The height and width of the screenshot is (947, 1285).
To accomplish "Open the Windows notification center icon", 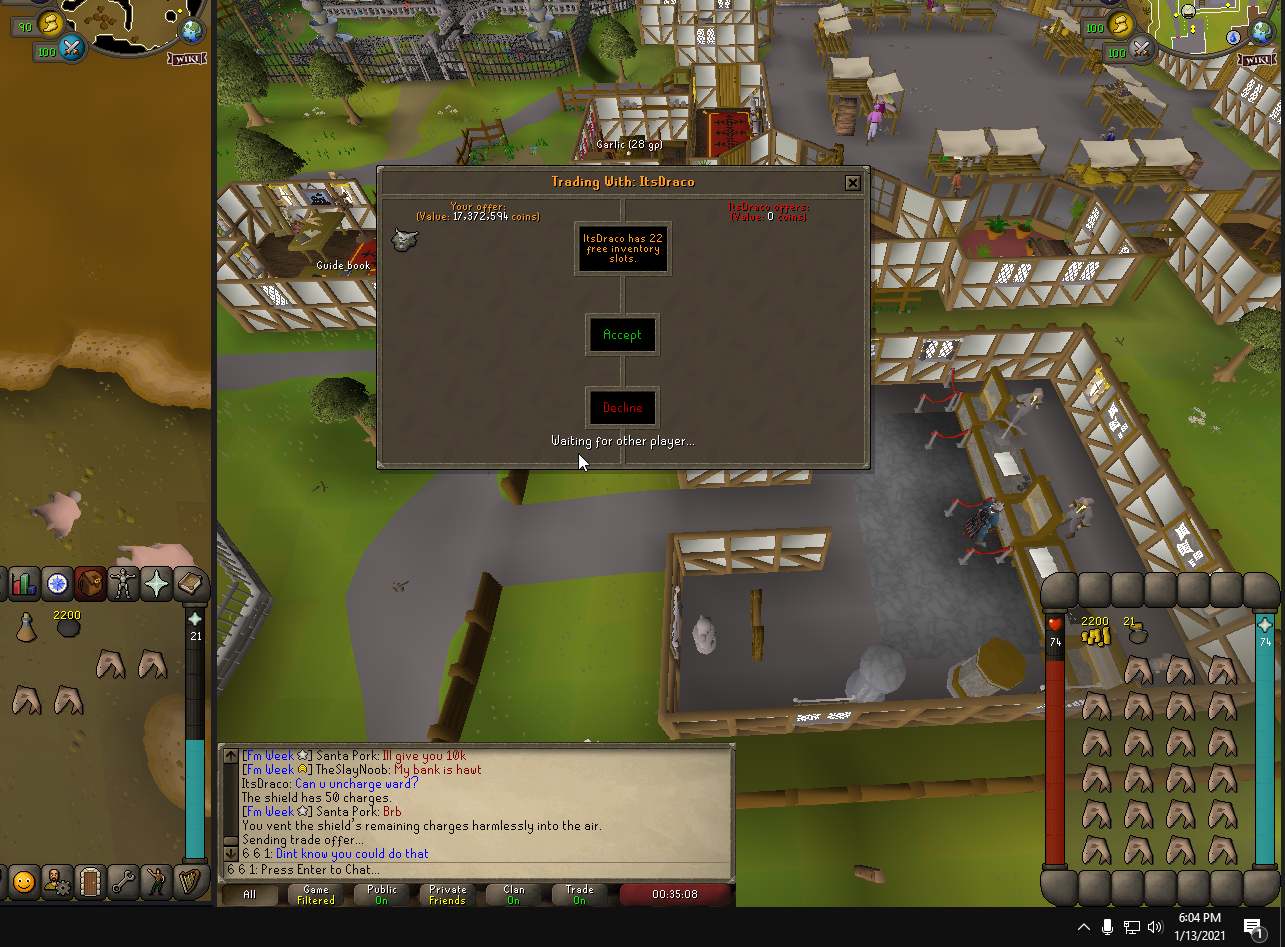I will (x=1253, y=927).
